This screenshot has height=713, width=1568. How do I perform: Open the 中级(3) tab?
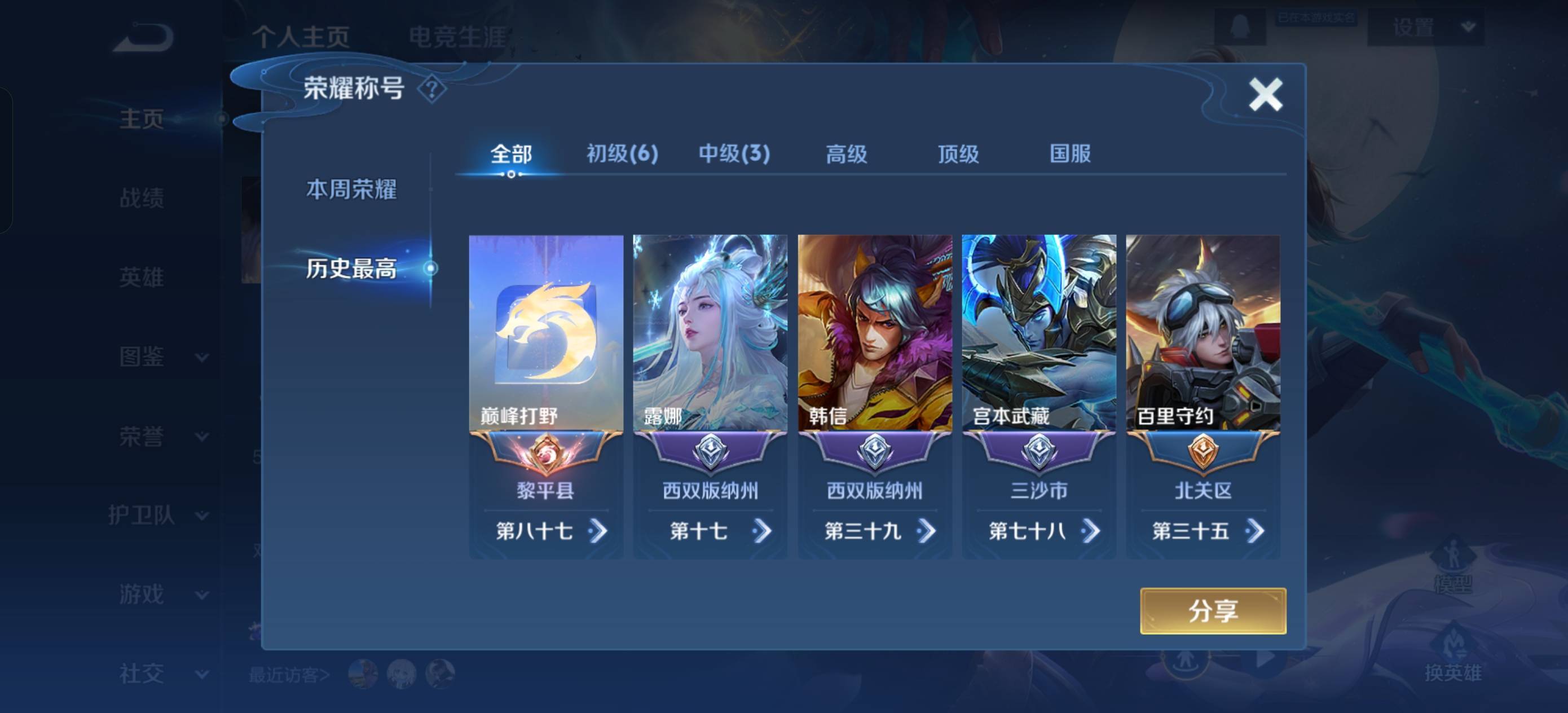tap(734, 154)
